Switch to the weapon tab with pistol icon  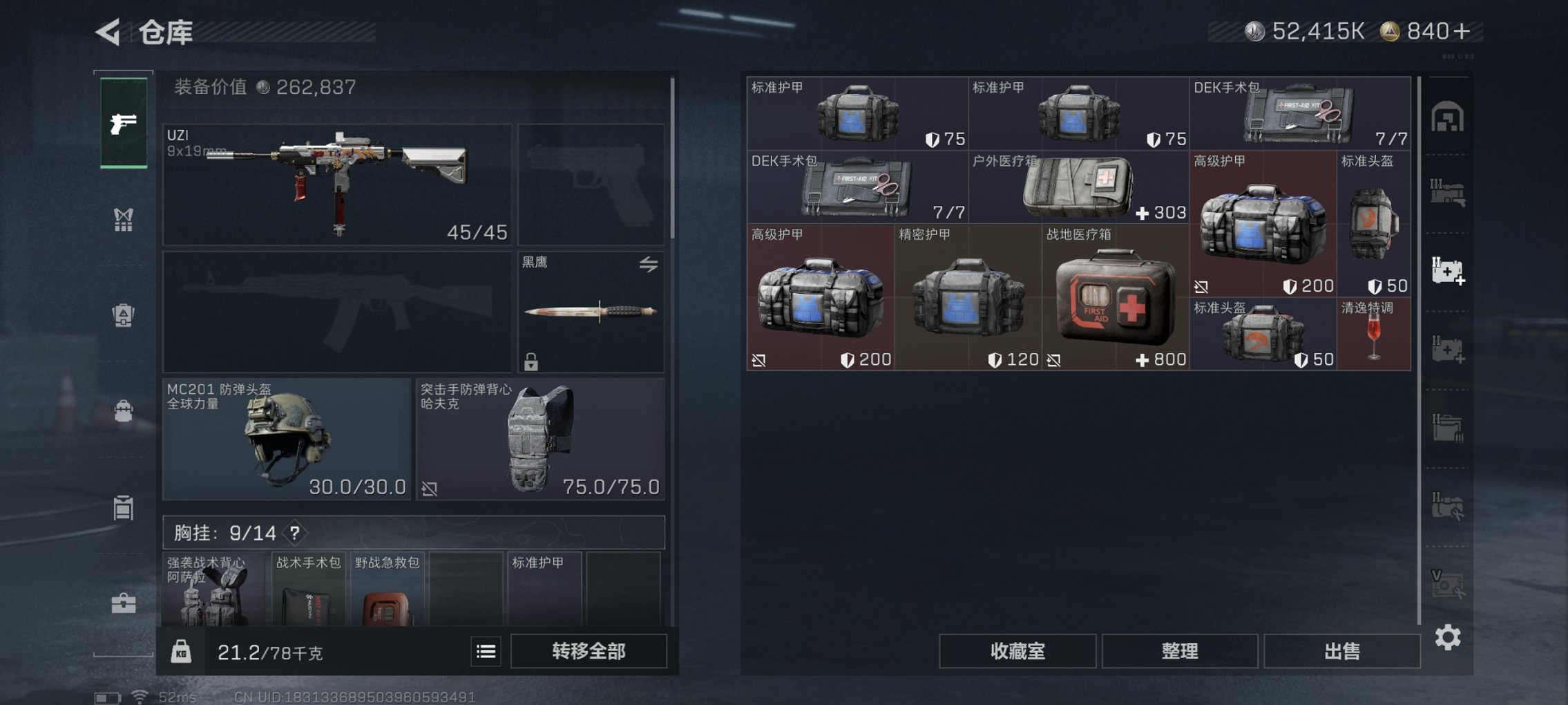[x=123, y=124]
